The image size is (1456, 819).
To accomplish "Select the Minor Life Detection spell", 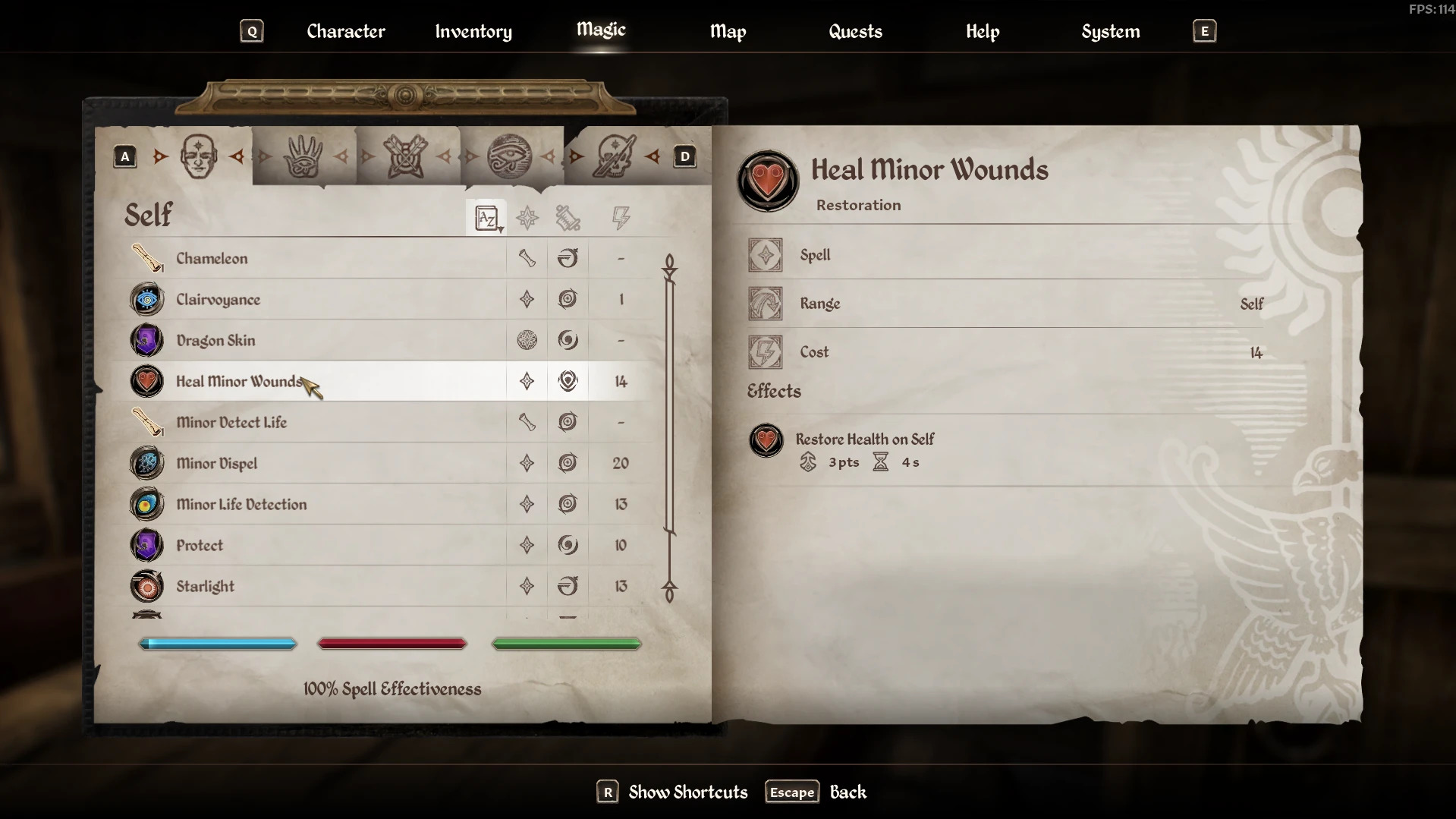I will [241, 504].
